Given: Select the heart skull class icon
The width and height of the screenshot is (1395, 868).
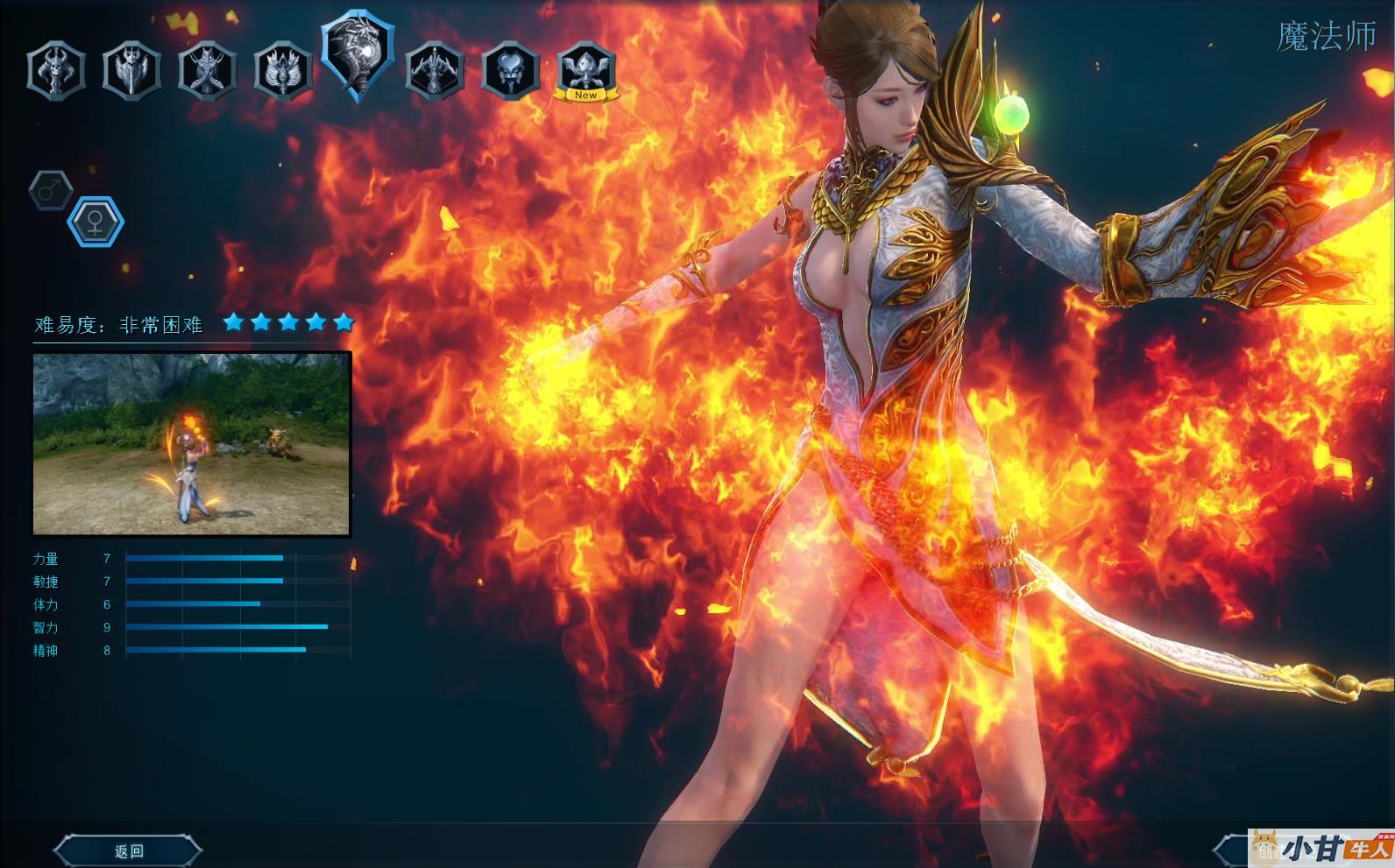Looking at the screenshot, I should [510, 71].
